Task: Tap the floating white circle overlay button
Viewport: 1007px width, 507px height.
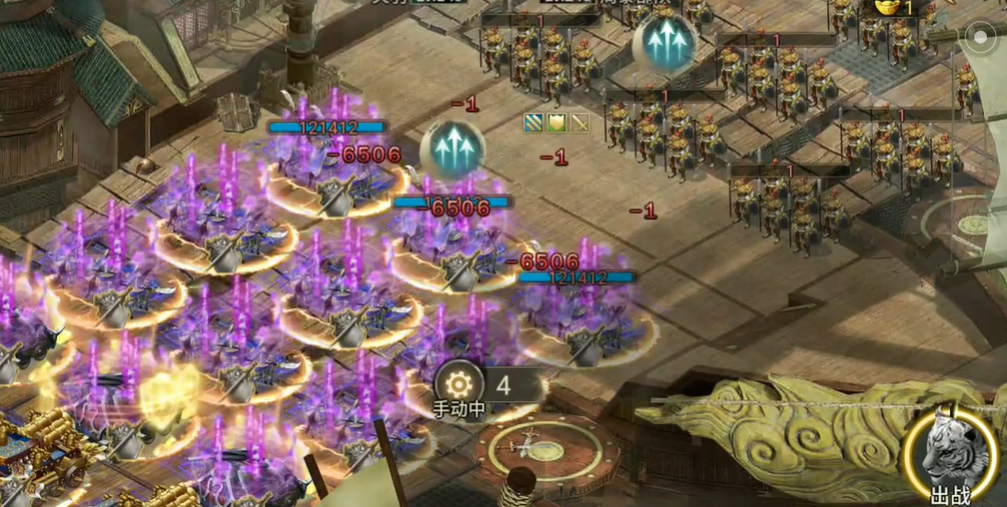Action: pyautogui.click(x=979, y=37)
